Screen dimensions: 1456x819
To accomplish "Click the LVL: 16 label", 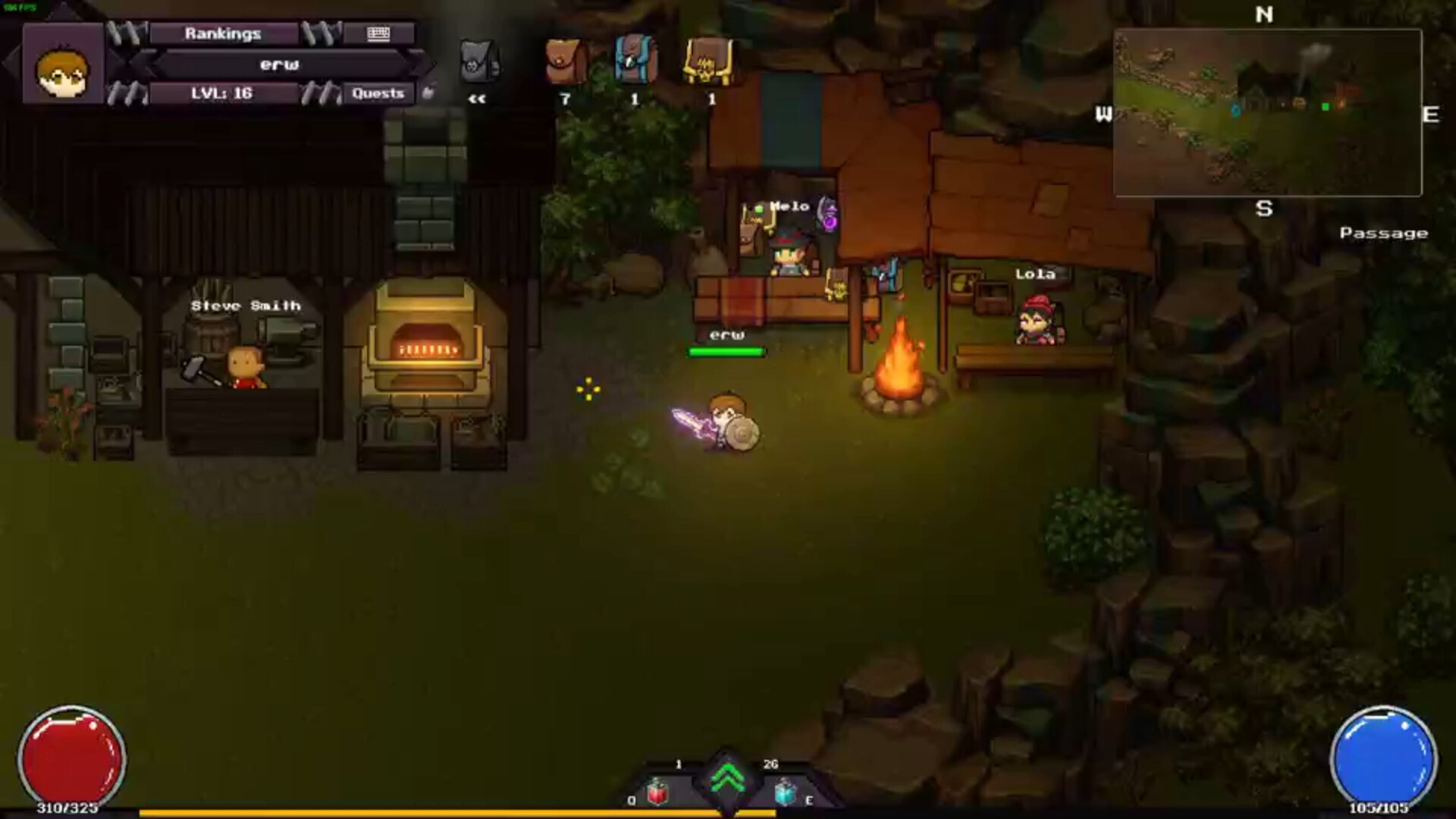I will coord(221,93).
